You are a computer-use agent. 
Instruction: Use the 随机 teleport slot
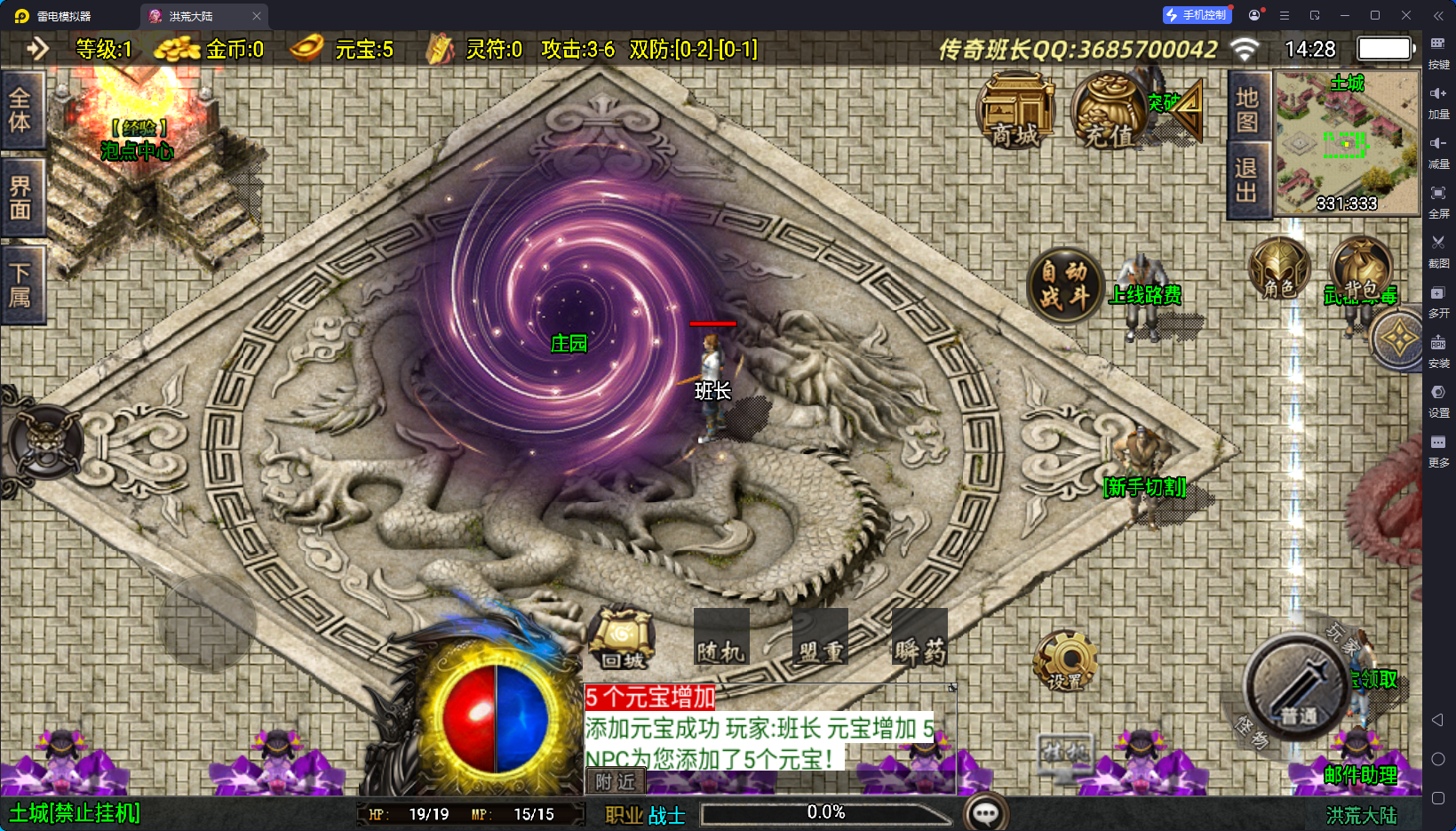click(x=720, y=638)
